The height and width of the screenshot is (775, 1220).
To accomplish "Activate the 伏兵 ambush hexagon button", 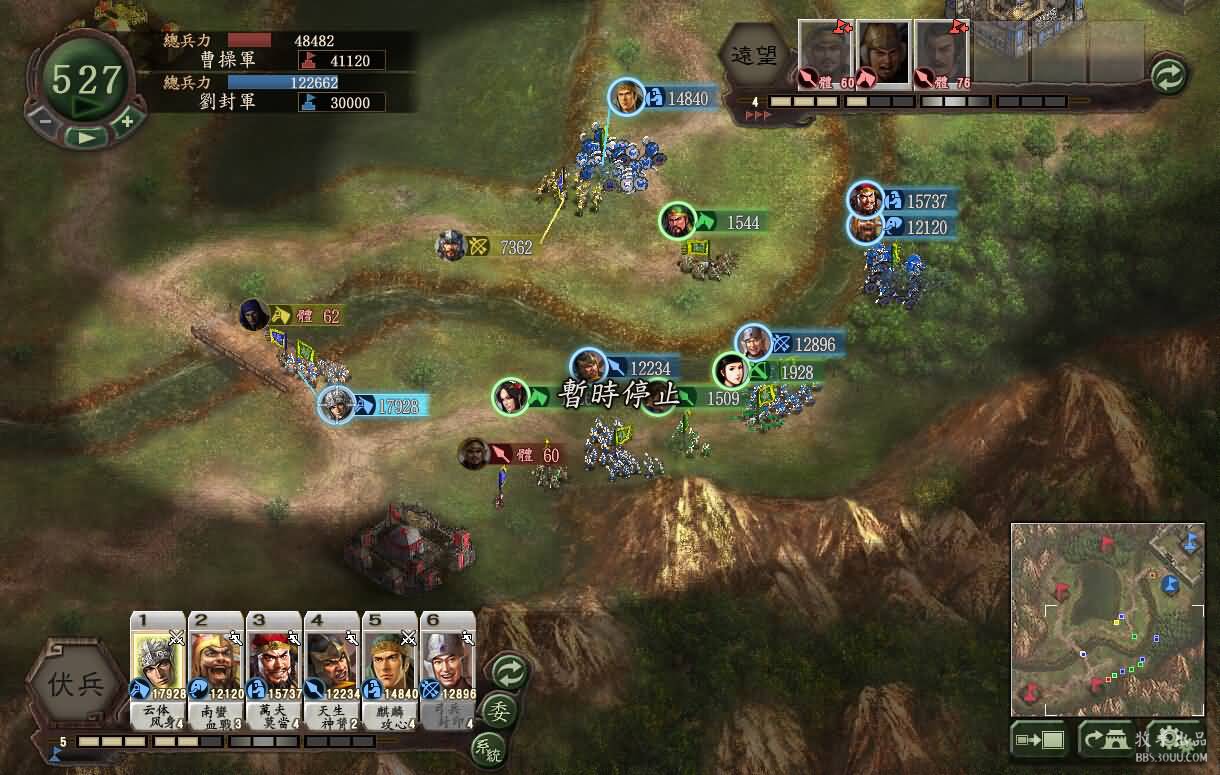I will 76,685.
